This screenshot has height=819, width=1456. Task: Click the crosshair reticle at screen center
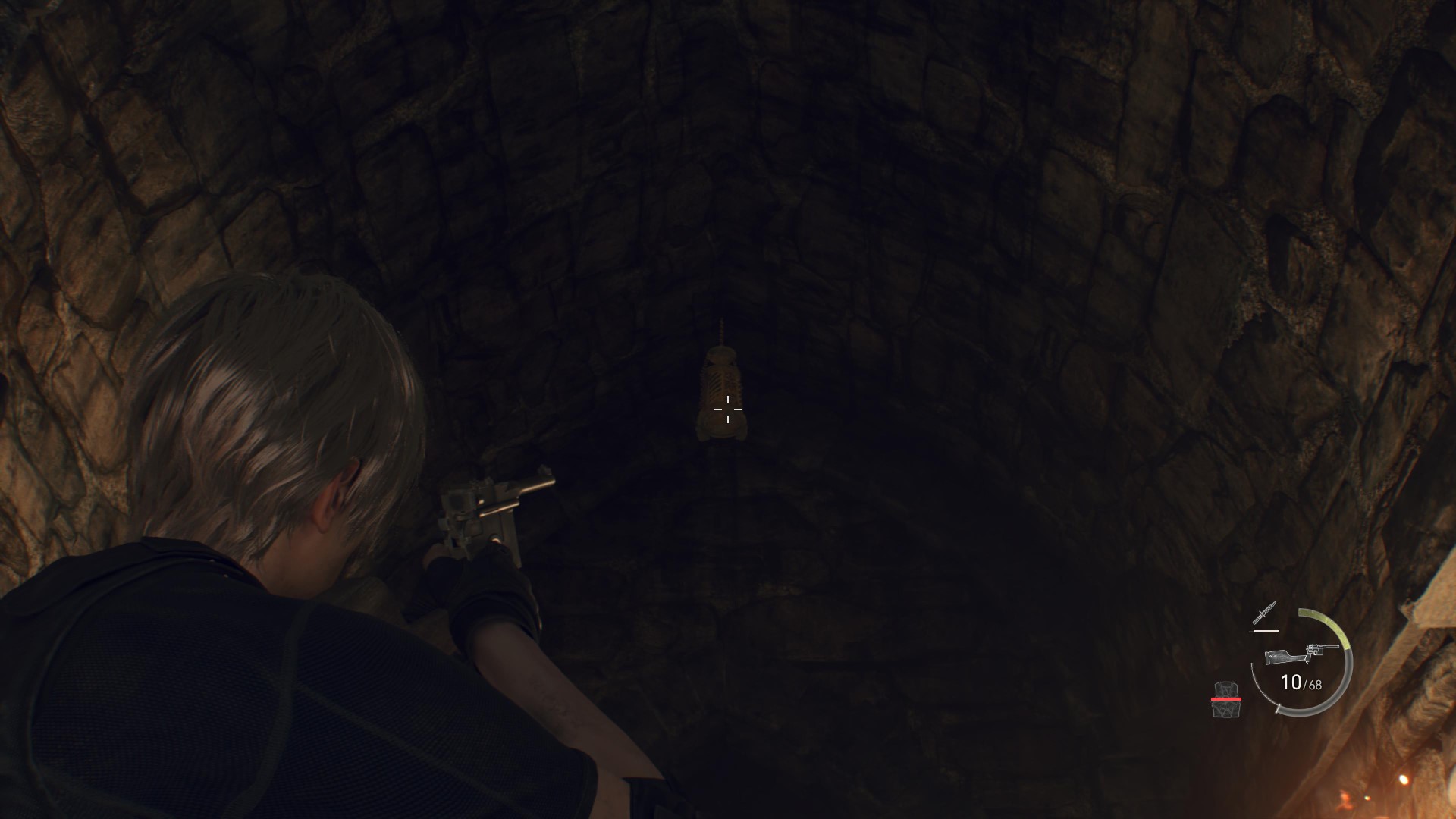728,409
